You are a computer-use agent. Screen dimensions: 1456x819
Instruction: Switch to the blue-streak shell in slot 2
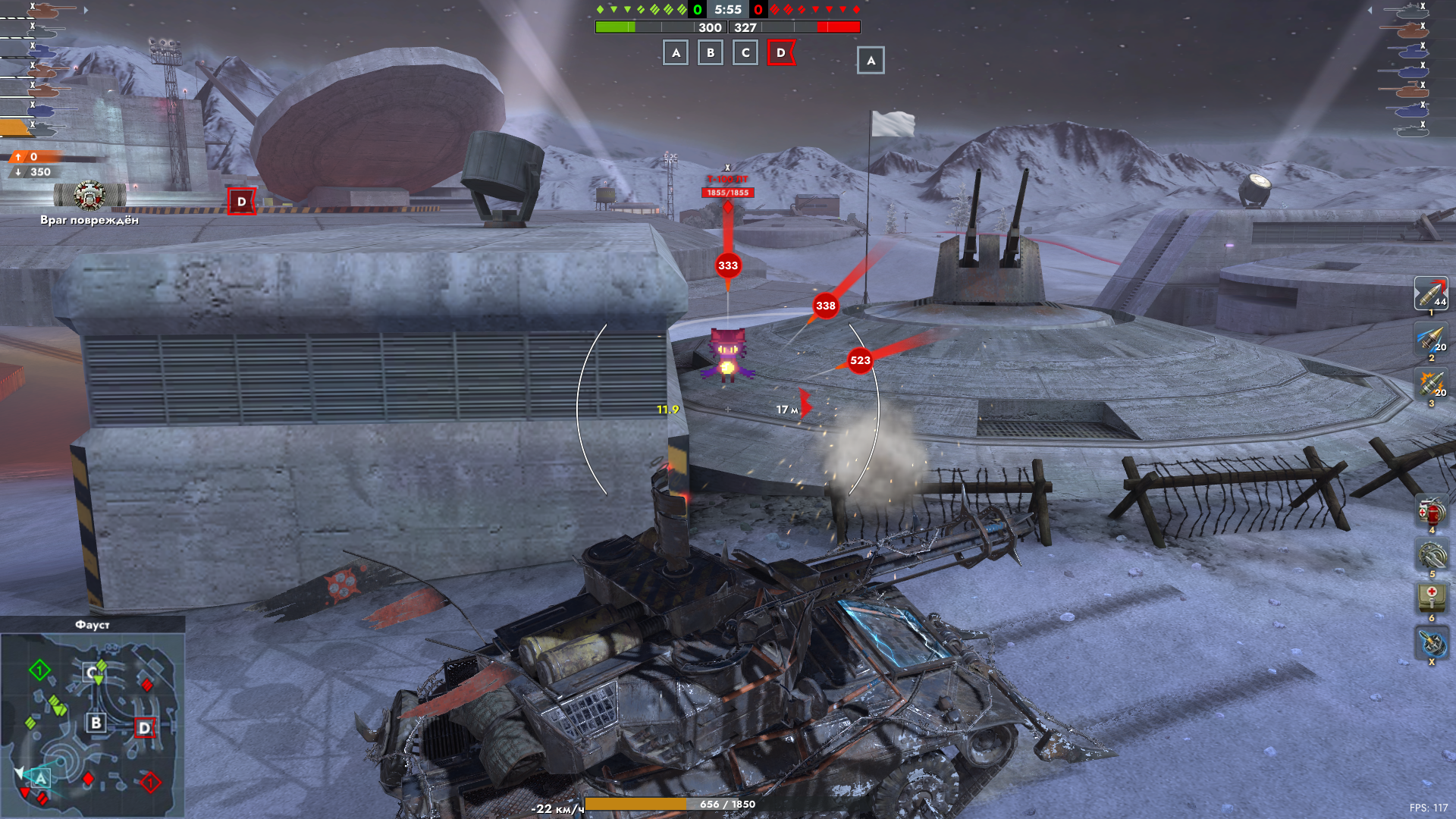tap(1430, 339)
